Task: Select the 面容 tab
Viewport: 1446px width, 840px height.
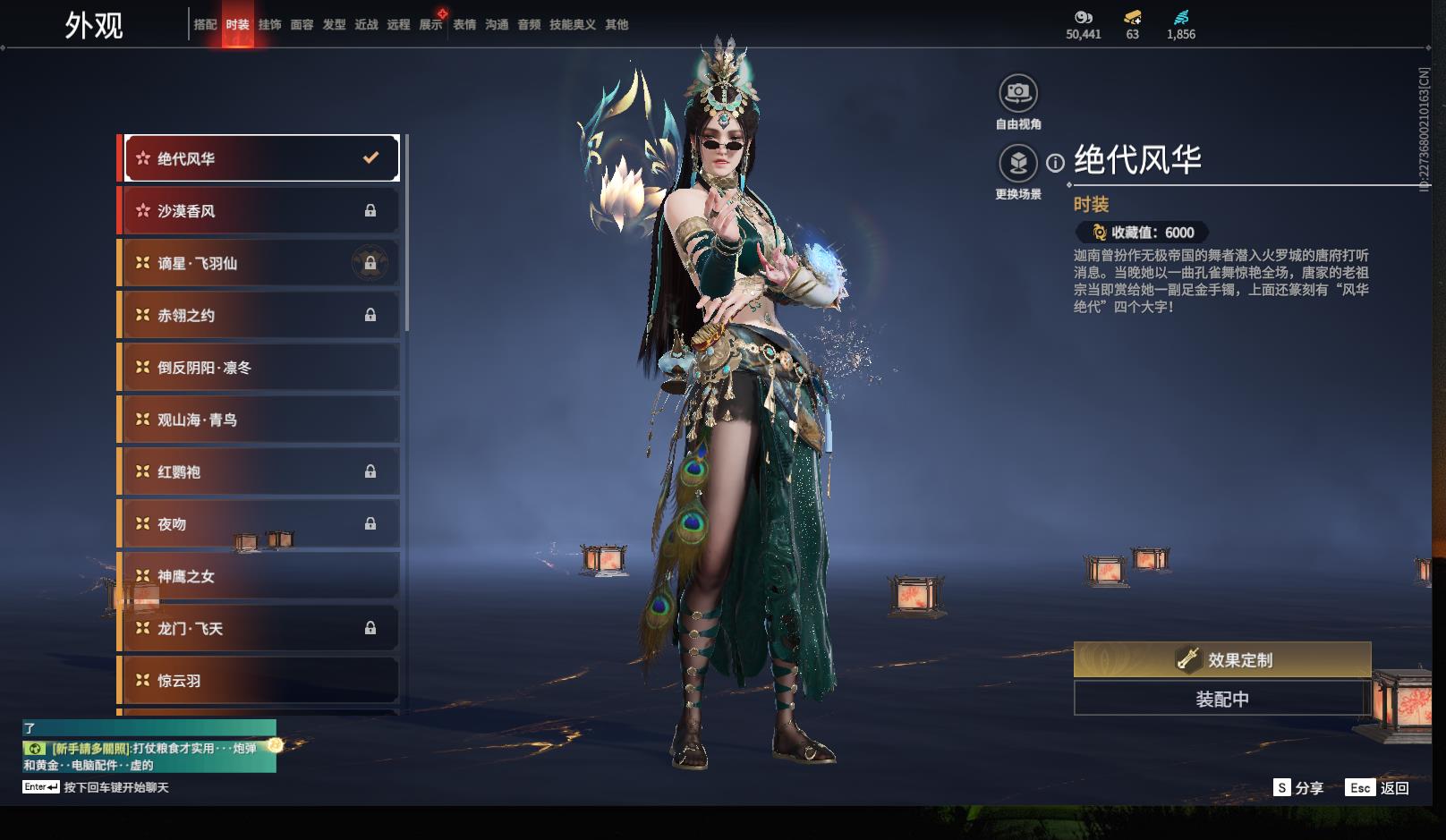Action: [302, 25]
